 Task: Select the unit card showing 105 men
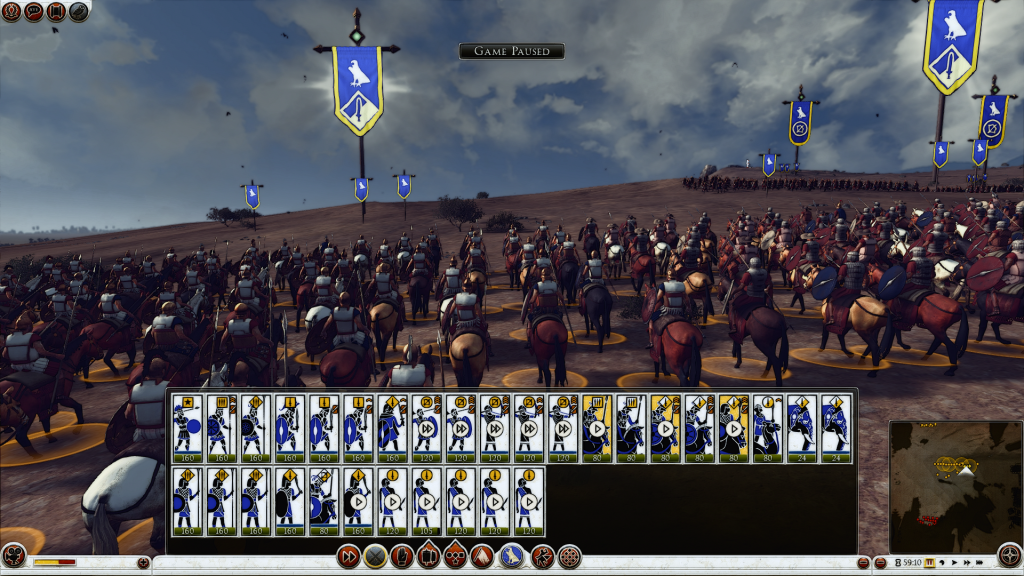(426, 502)
